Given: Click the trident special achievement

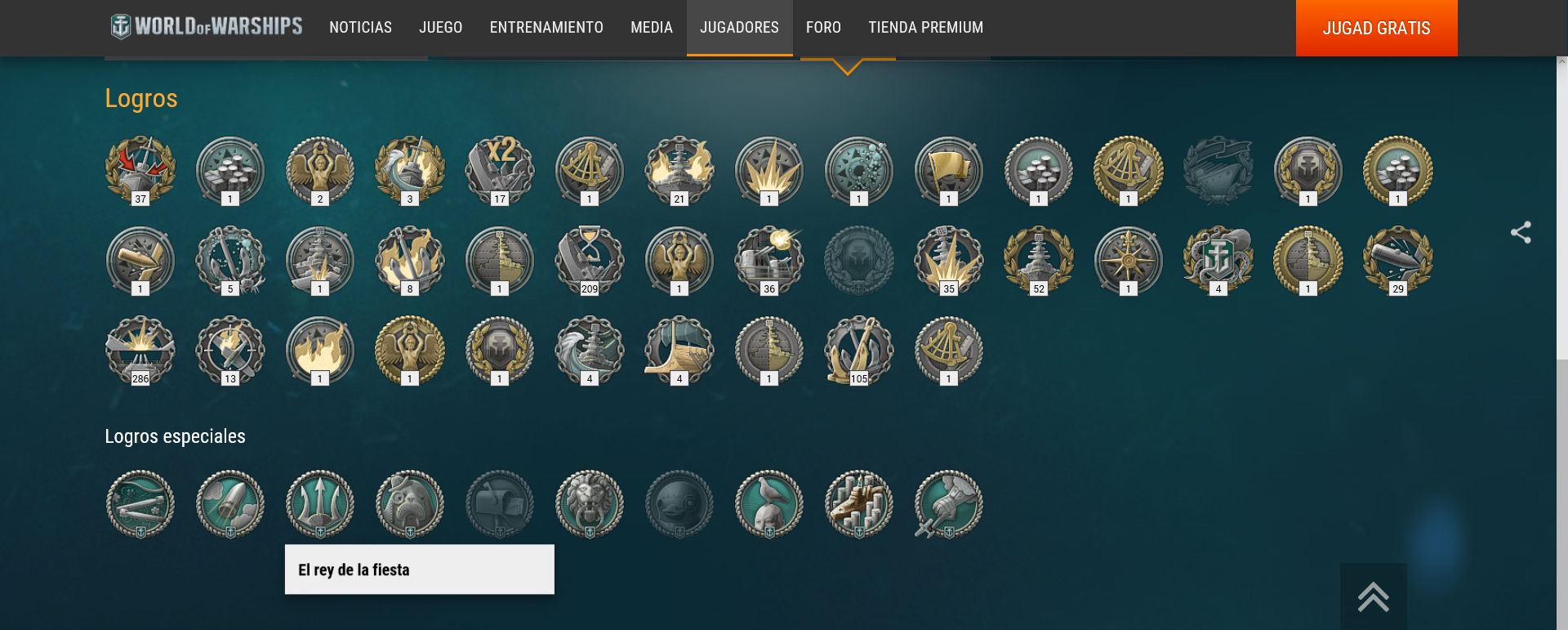Looking at the screenshot, I should (x=320, y=503).
